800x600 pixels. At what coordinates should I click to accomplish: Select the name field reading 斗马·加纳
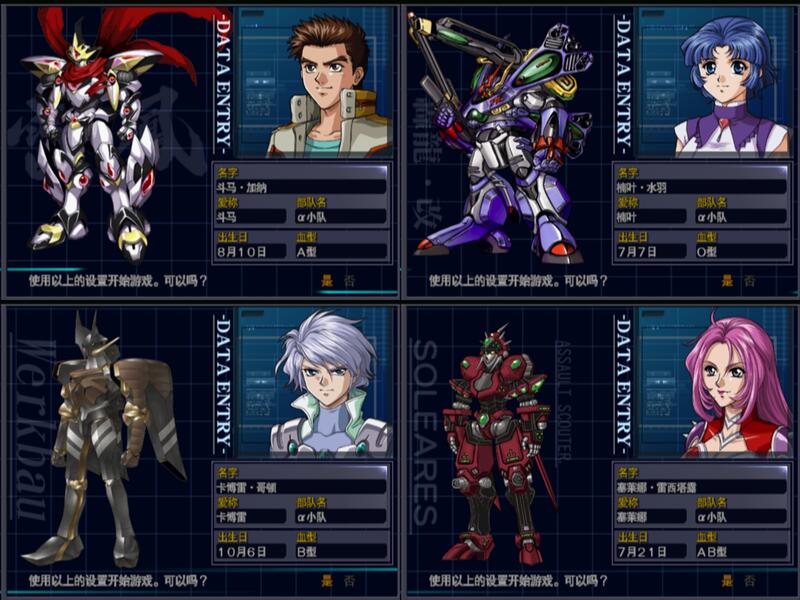(x=300, y=185)
